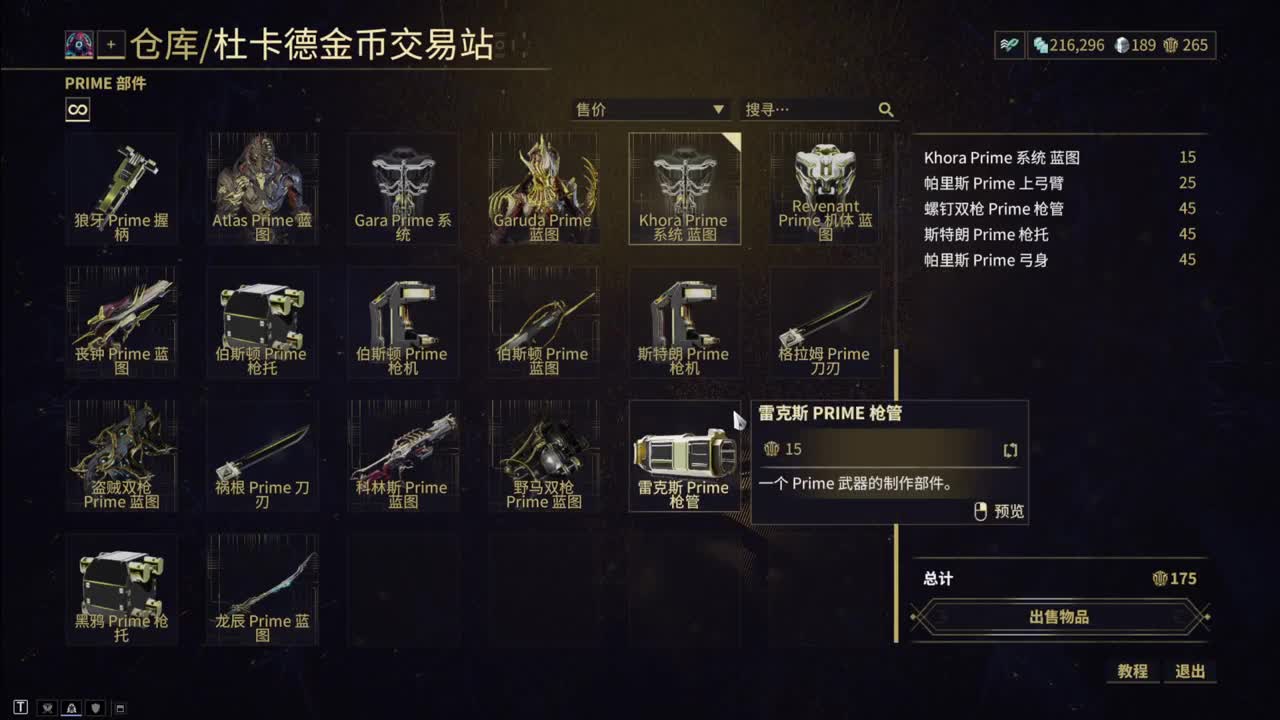Expand the sort options with the arrow triangle

point(717,110)
